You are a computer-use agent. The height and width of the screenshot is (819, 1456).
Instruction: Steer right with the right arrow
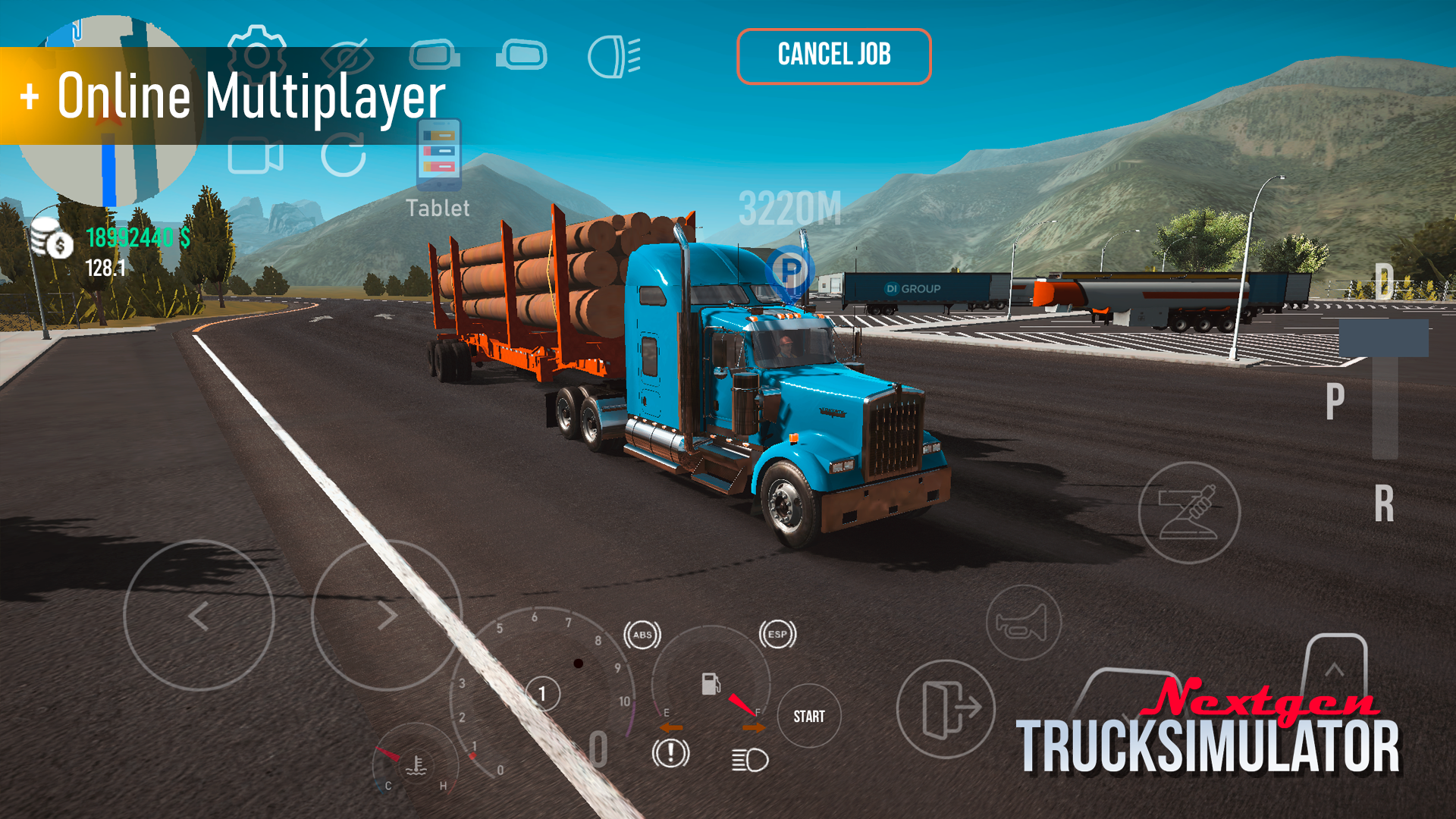(x=386, y=616)
